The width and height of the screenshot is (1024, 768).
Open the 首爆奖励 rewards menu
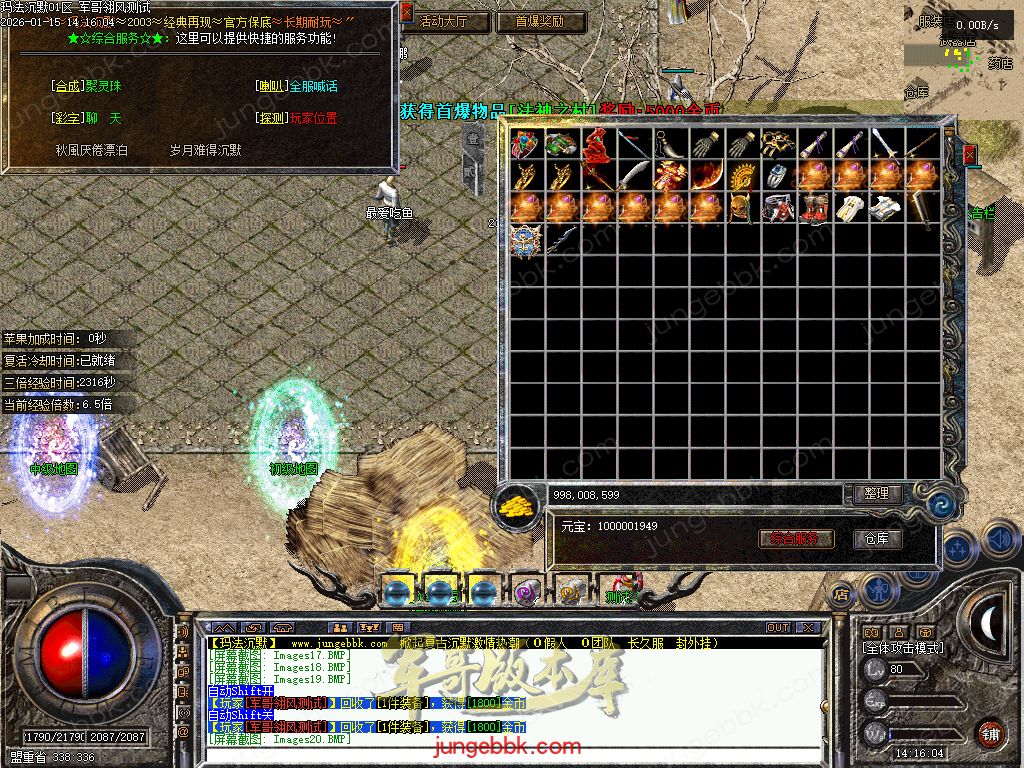tap(540, 21)
